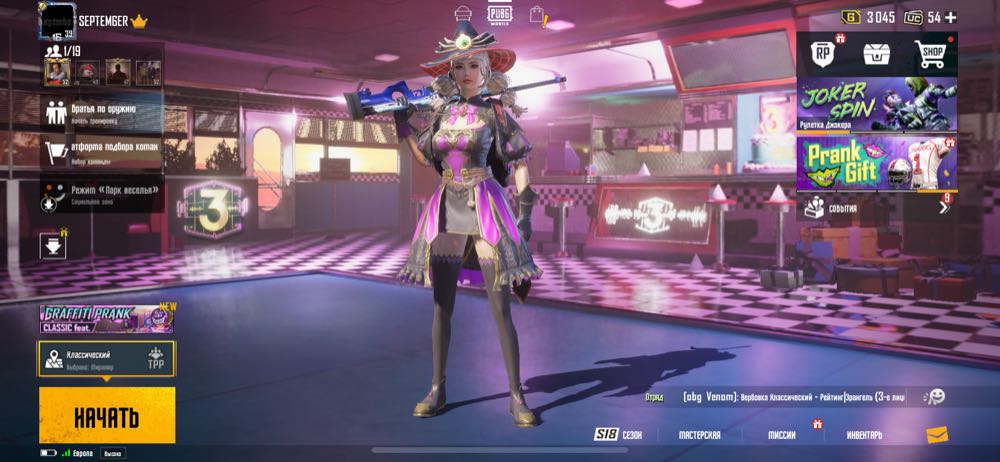The height and width of the screenshot is (462, 1000).
Task: Open the emote smiley icon beside chat
Action: click(934, 397)
